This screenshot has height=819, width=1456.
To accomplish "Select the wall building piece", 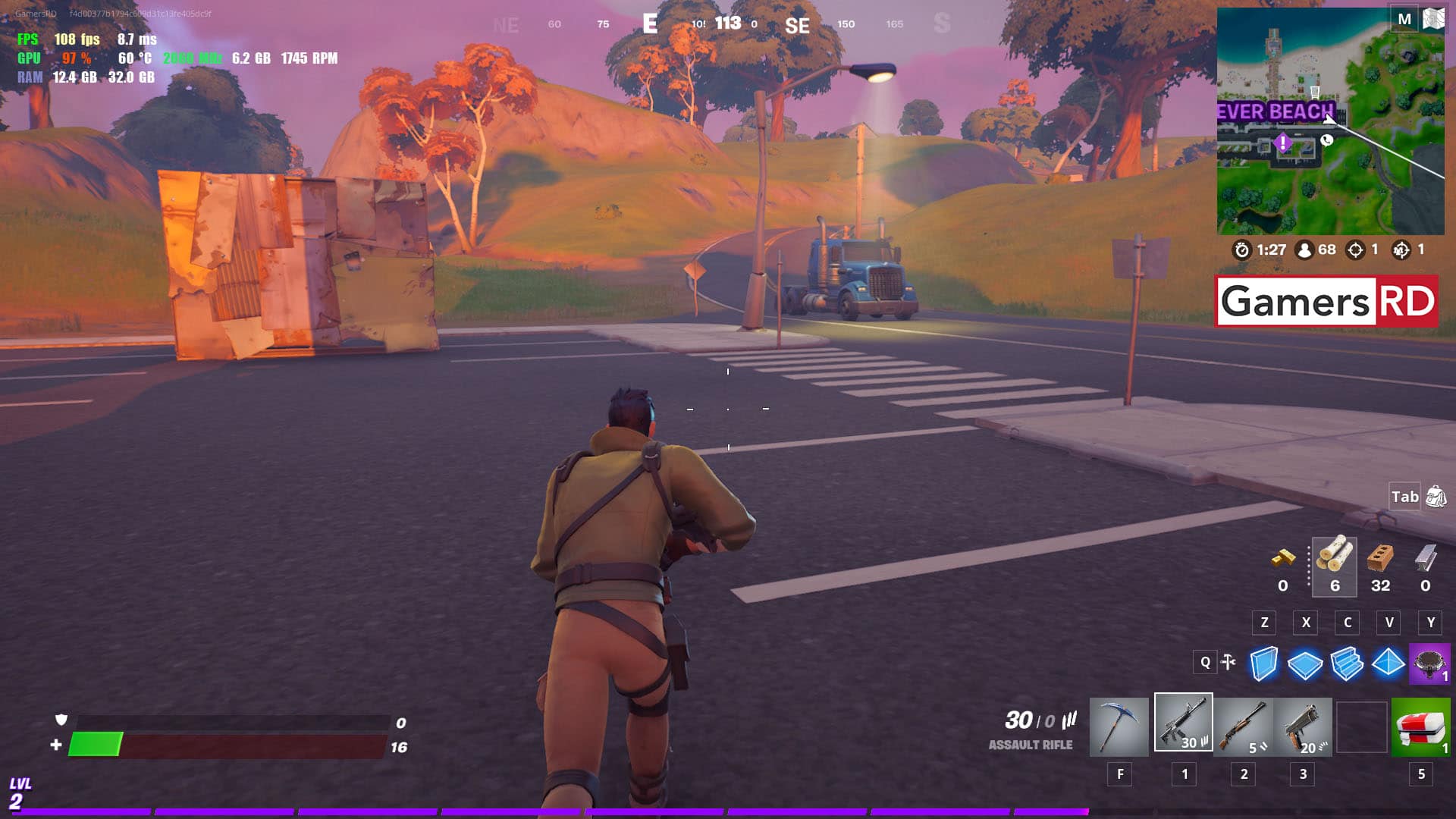I will [x=1263, y=664].
